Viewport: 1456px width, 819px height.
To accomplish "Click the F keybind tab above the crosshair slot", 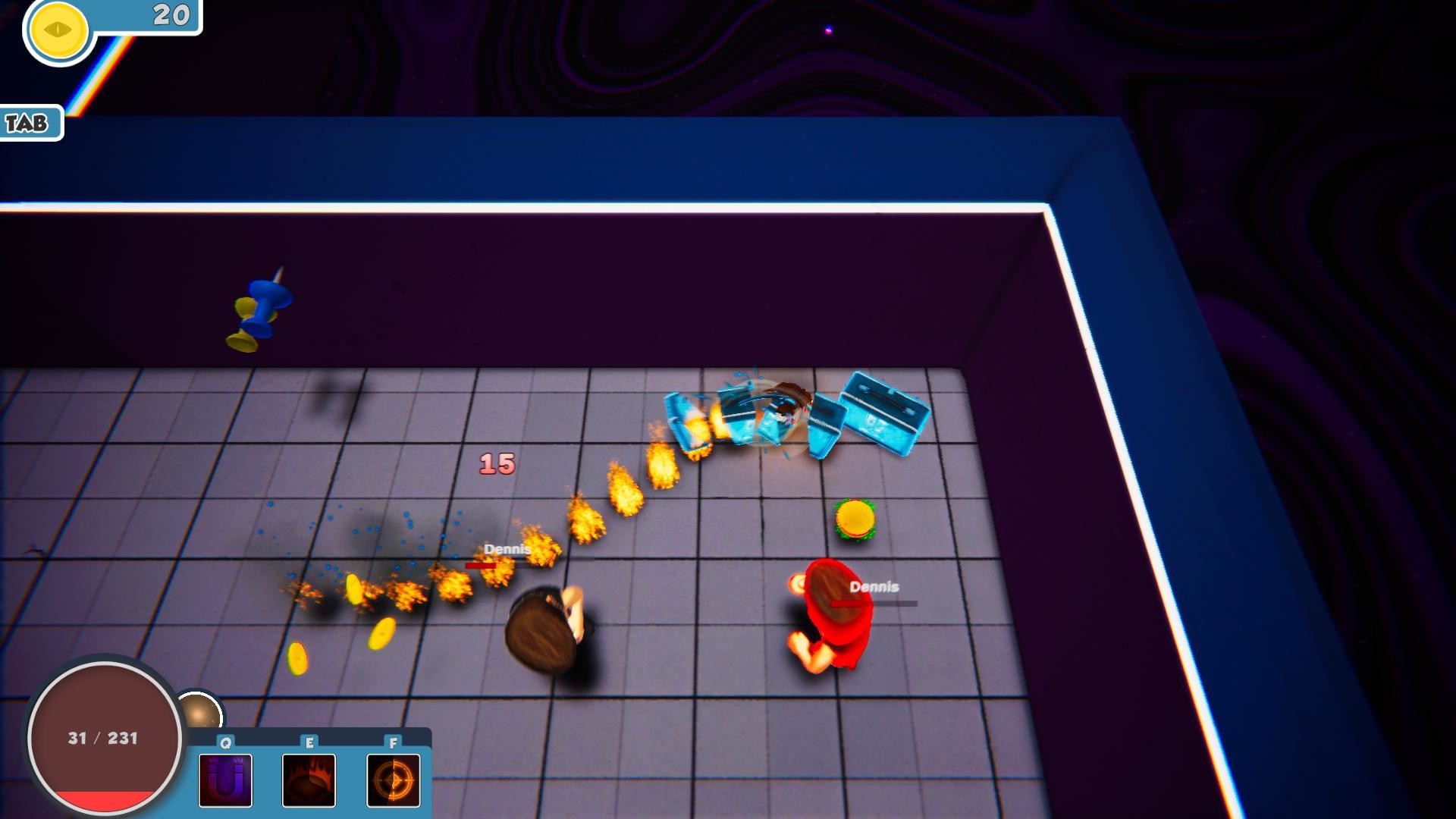I will point(392,744).
